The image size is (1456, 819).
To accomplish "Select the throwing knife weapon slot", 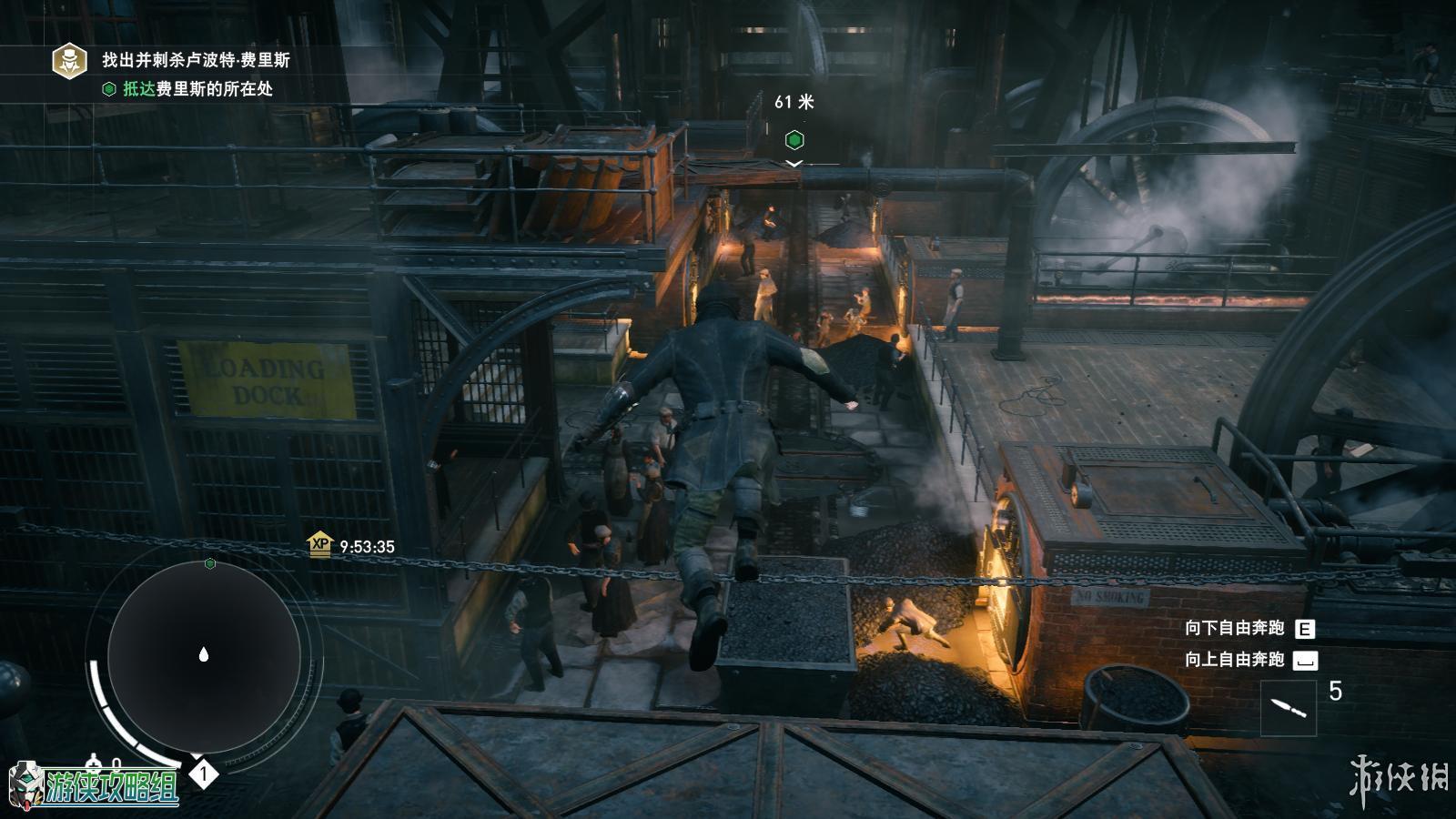I will click(1289, 706).
